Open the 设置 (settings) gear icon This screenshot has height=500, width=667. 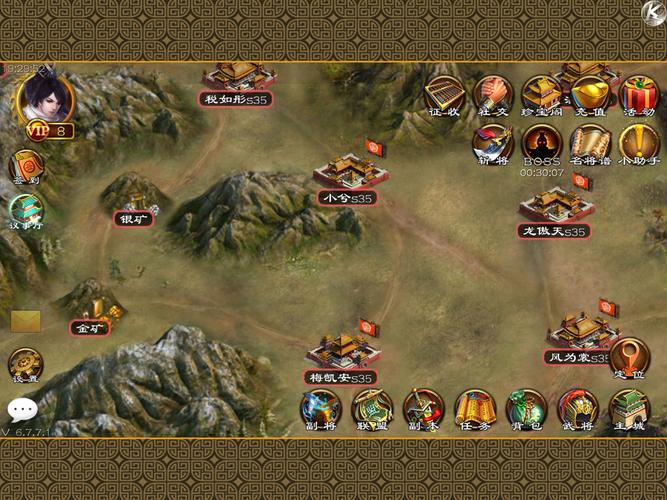25,365
